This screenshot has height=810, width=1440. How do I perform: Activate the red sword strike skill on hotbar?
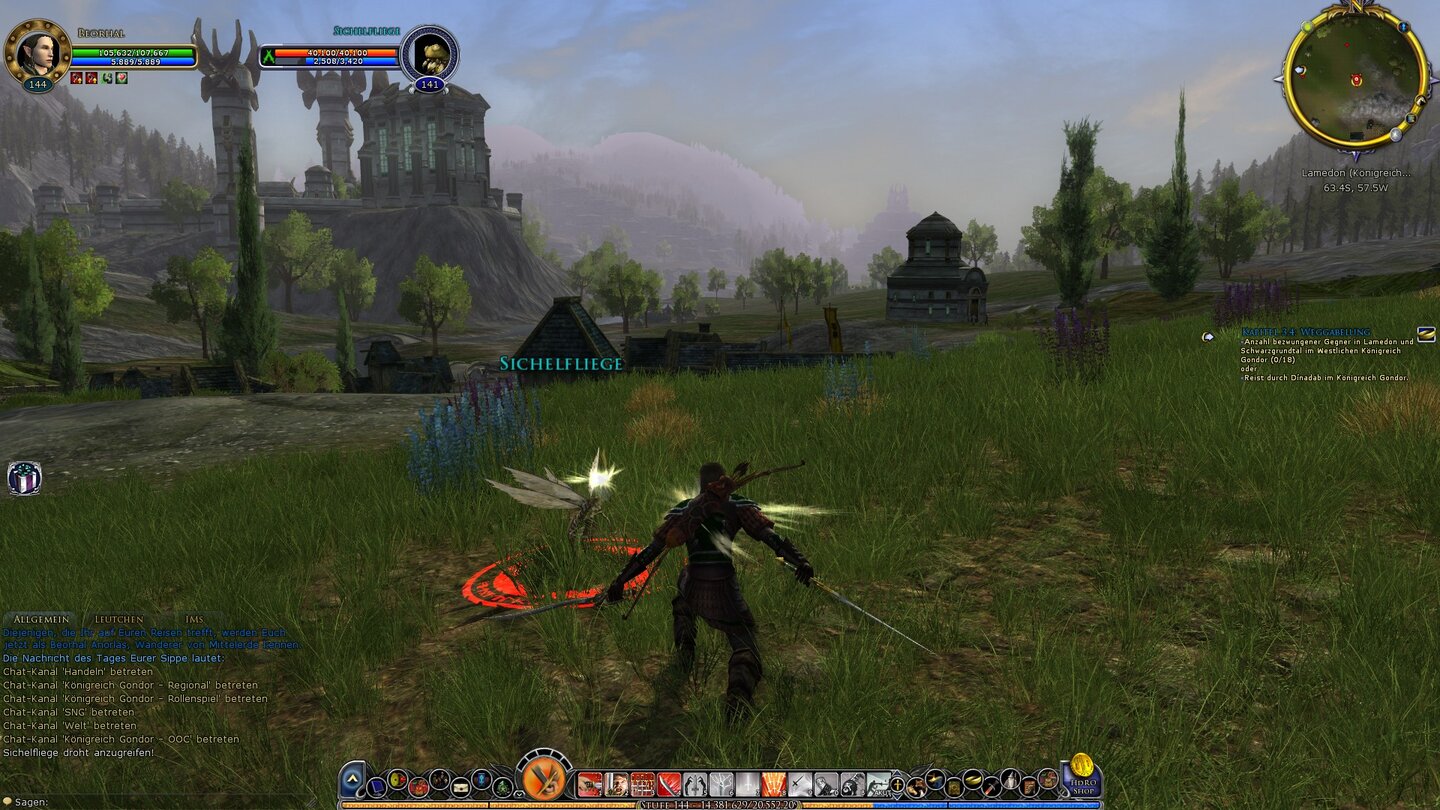[x=667, y=784]
